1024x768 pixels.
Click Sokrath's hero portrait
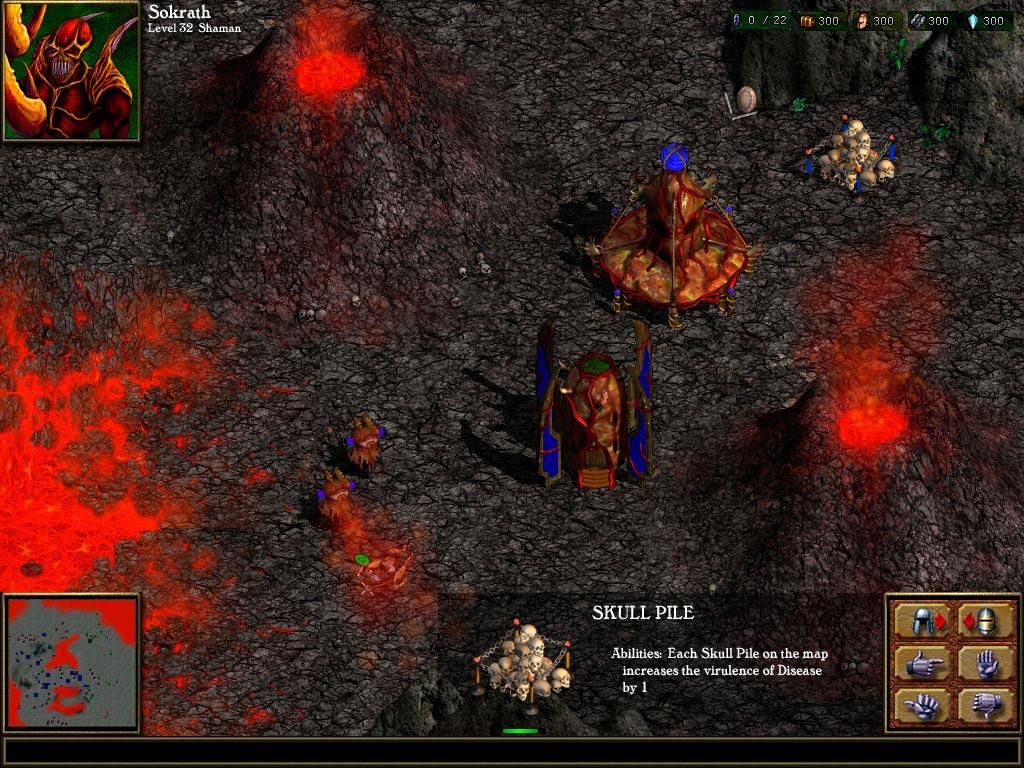click(x=70, y=70)
